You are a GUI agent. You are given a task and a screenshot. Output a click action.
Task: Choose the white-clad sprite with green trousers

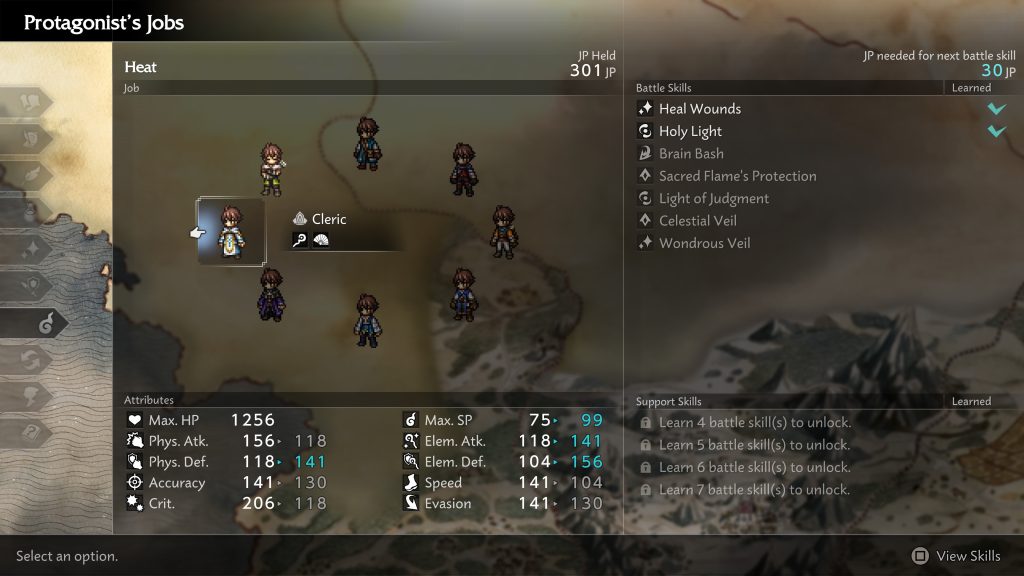point(272,167)
